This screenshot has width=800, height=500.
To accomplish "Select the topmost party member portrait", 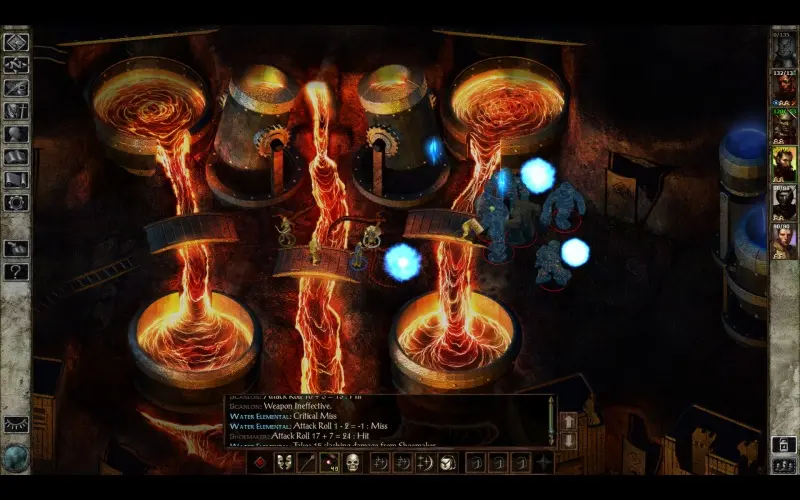I will point(784,50).
